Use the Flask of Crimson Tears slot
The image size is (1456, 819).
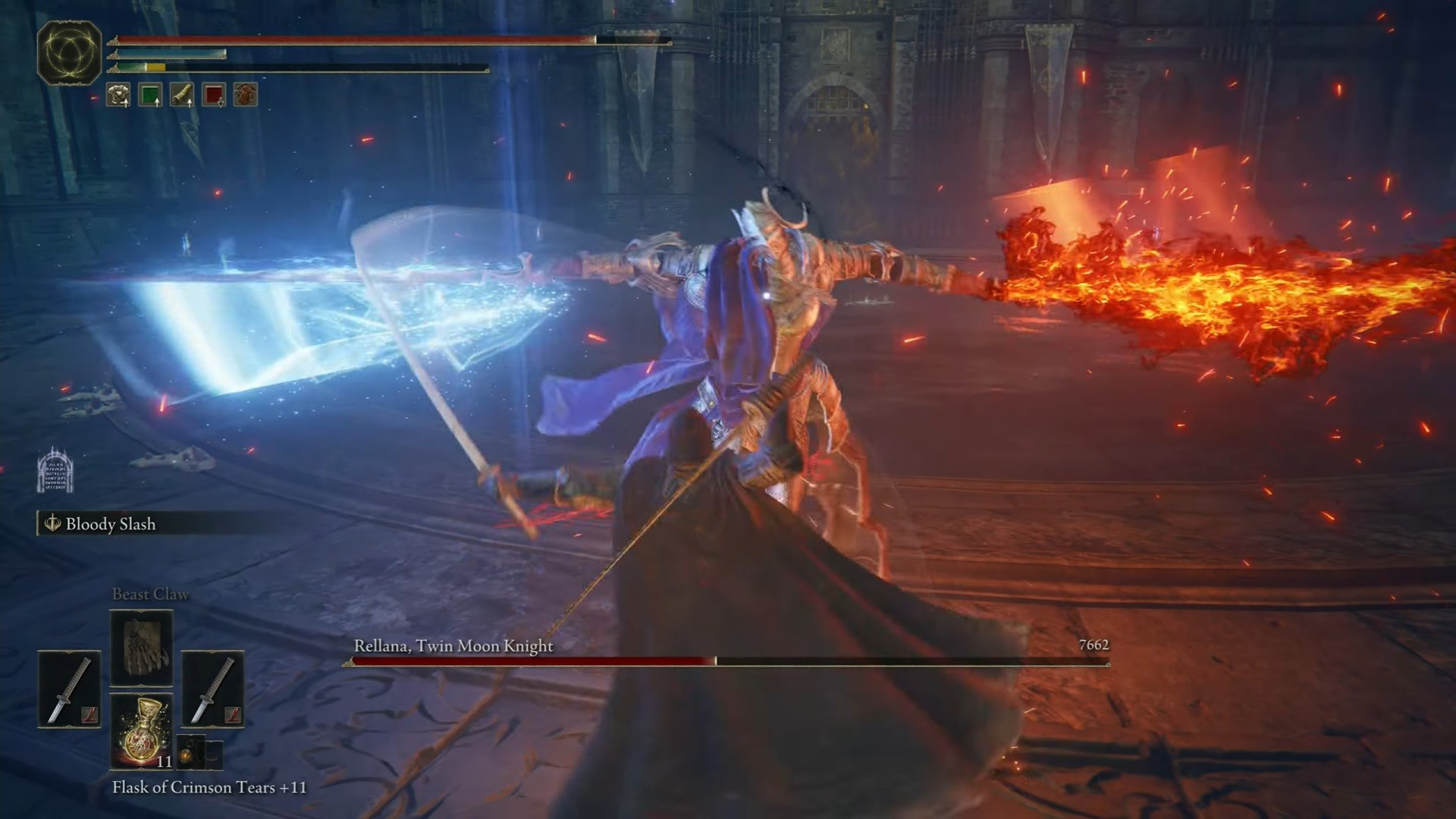(142, 731)
